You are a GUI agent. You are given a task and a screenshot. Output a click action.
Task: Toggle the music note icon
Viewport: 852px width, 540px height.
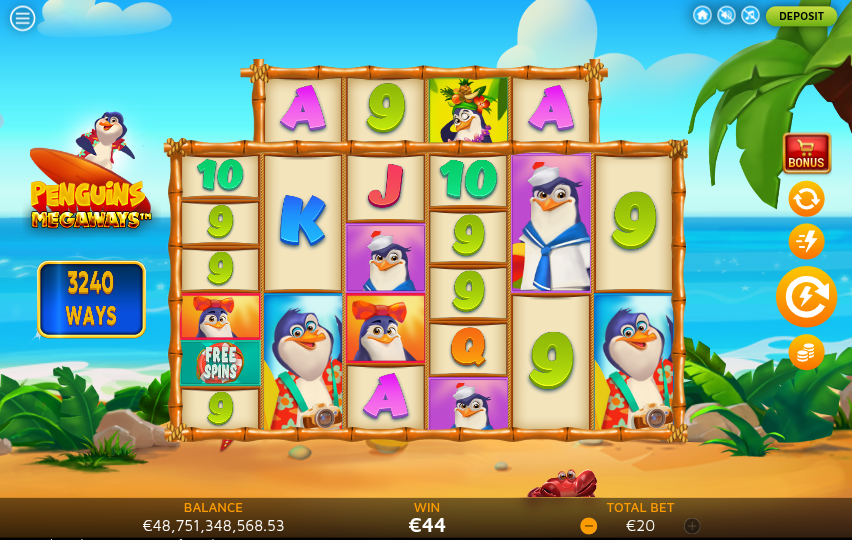pyautogui.click(x=750, y=16)
